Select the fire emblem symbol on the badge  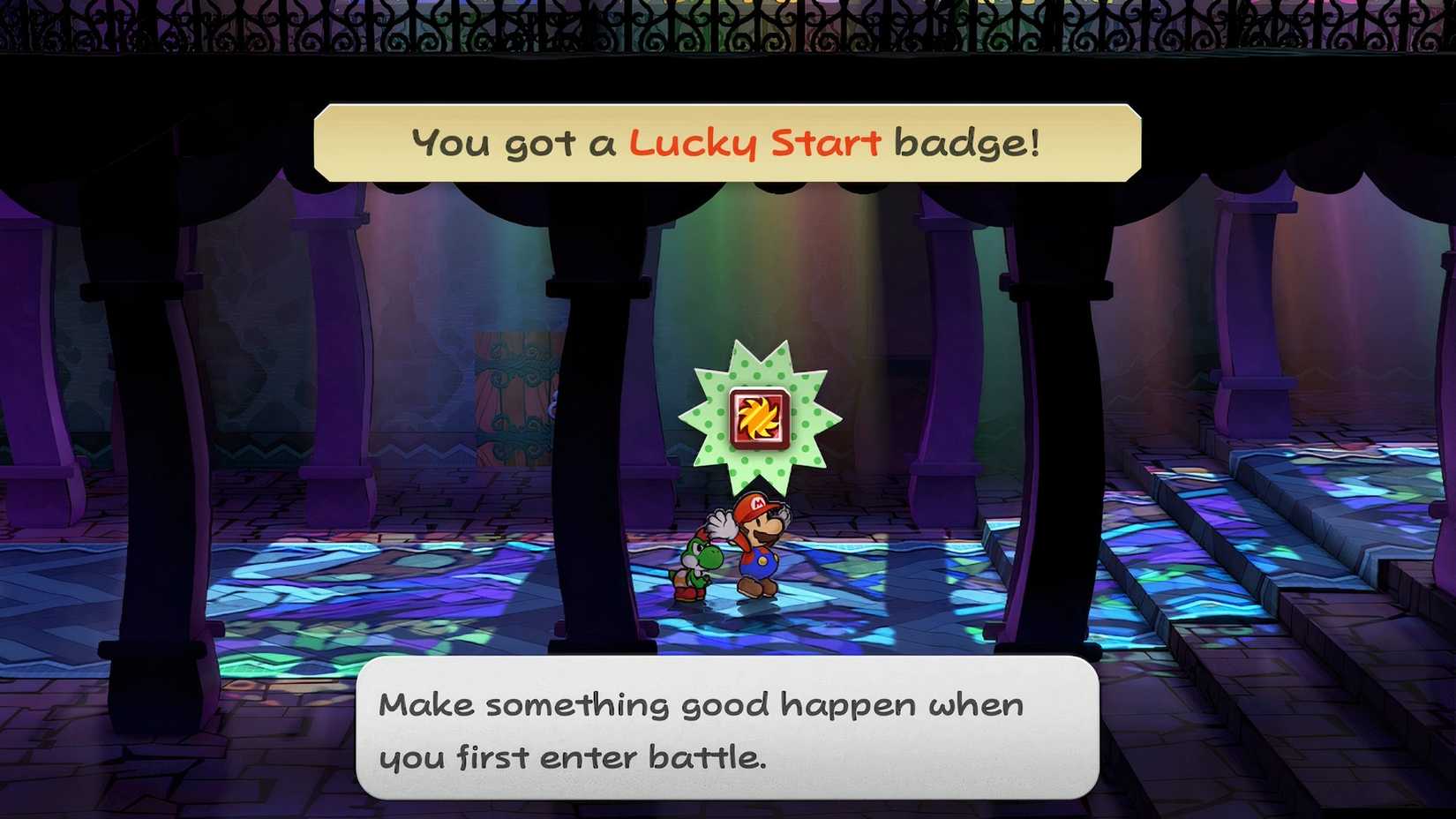click(757, 415)
